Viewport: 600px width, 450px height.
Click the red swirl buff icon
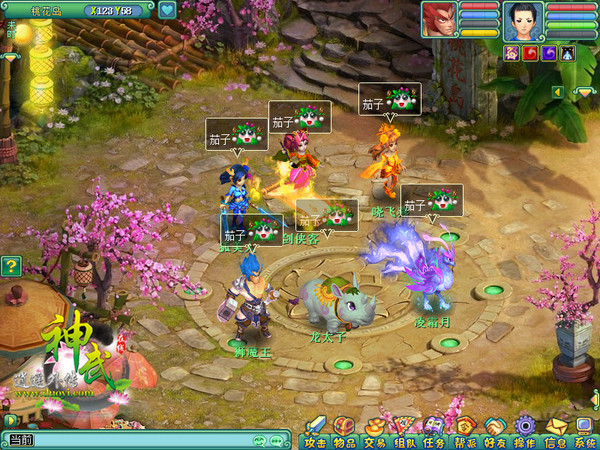point(530,52)
